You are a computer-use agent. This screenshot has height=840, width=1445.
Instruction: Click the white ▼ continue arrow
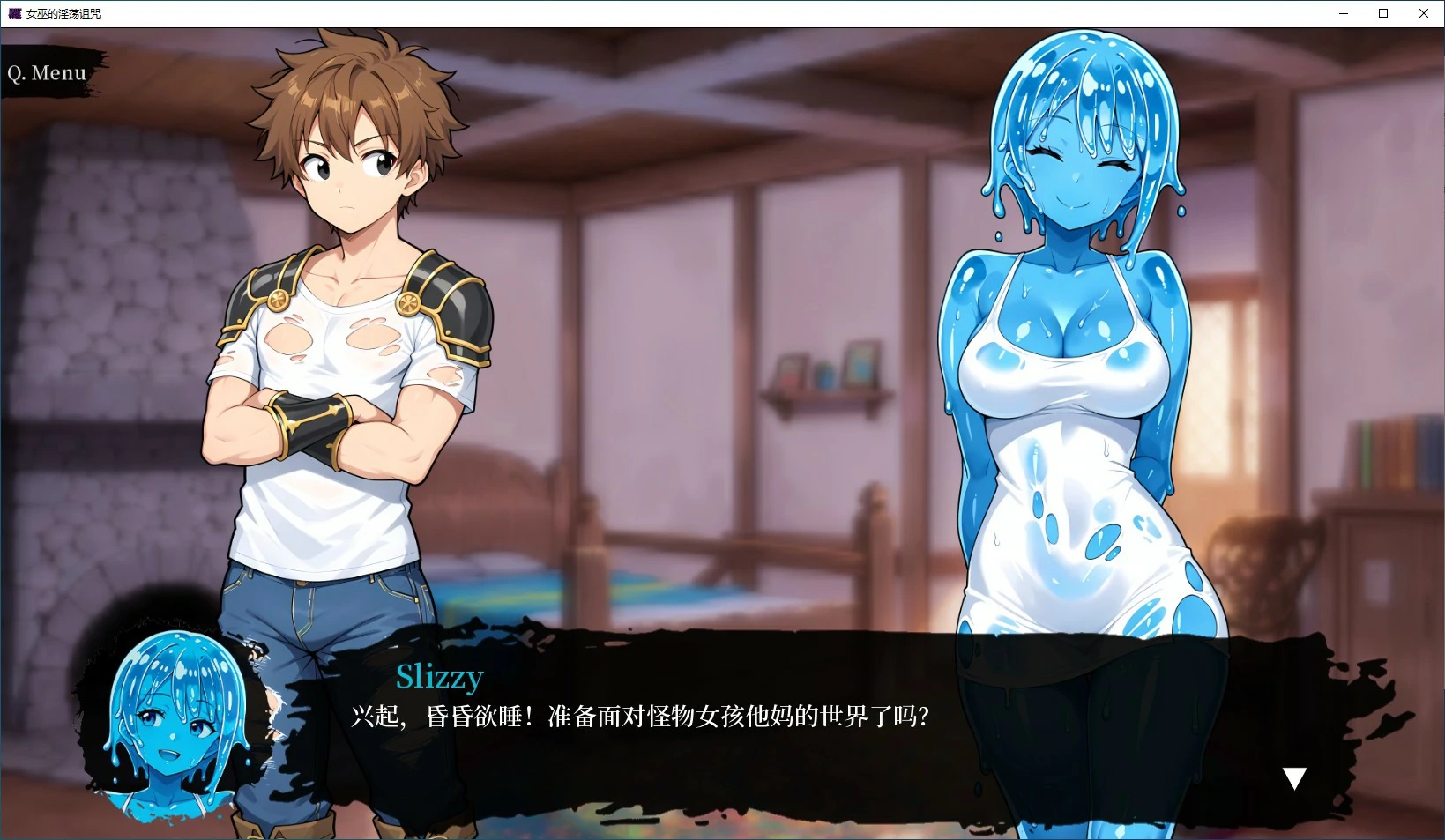pos(1294,777)
